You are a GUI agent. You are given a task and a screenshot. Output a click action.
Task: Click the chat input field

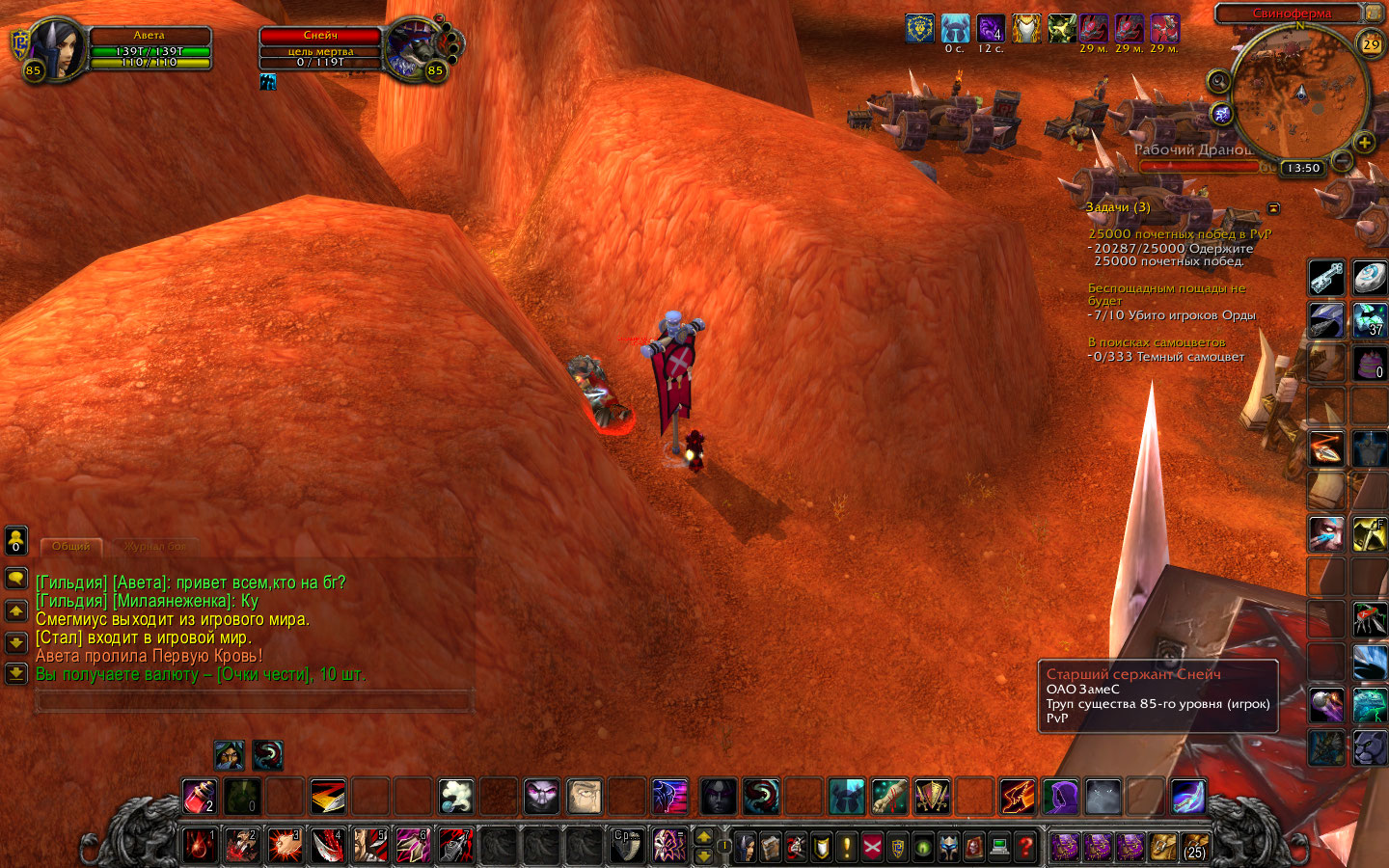pos(254,701)
